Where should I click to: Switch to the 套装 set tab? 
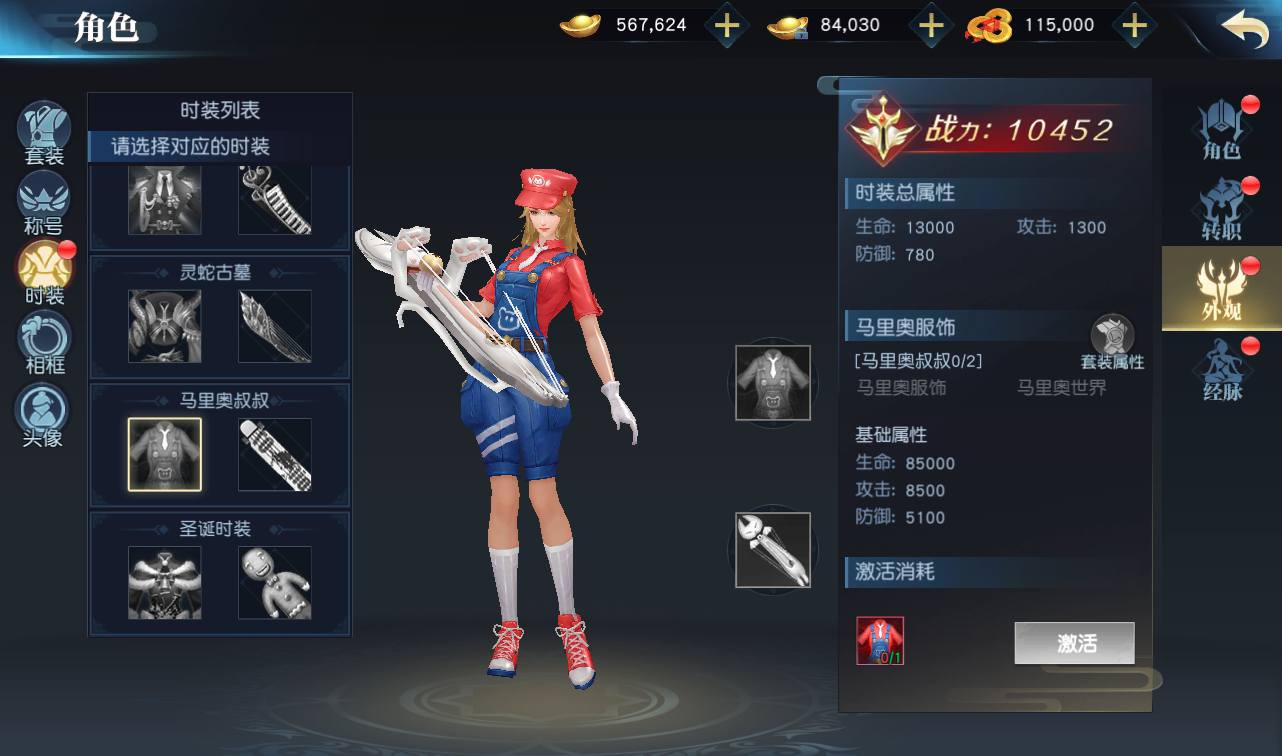coord(44,132)
